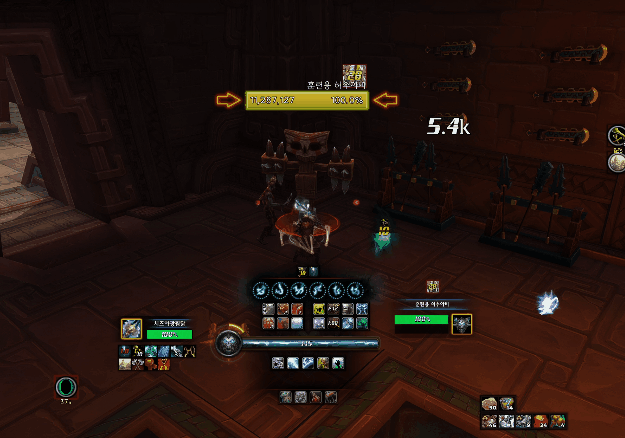Click the buff icon above the target frame
This screenshot has height=438, width=625.
[x=433, y=287]
